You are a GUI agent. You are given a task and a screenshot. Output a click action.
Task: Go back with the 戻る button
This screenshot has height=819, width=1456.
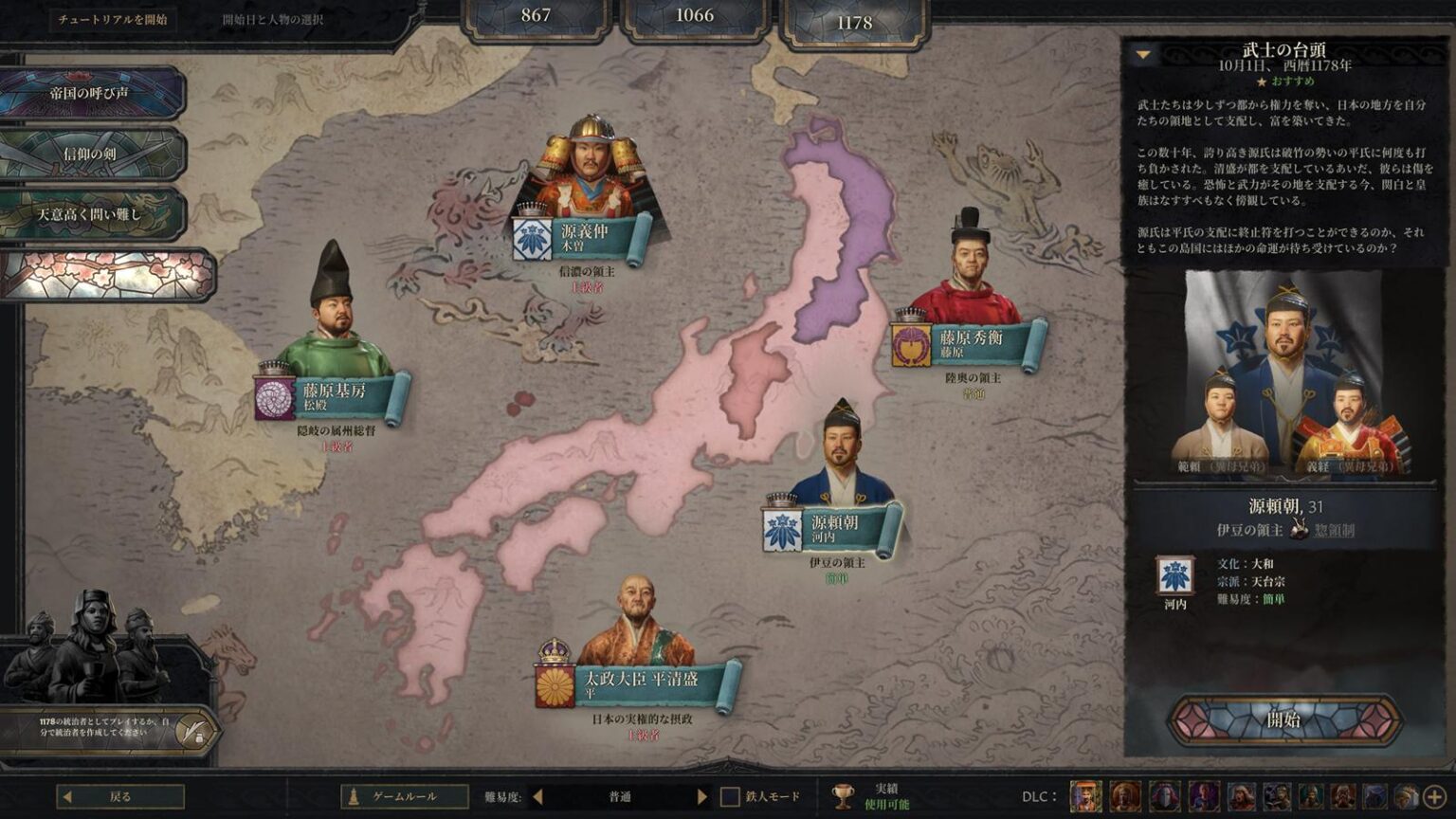tap(120, 796)
